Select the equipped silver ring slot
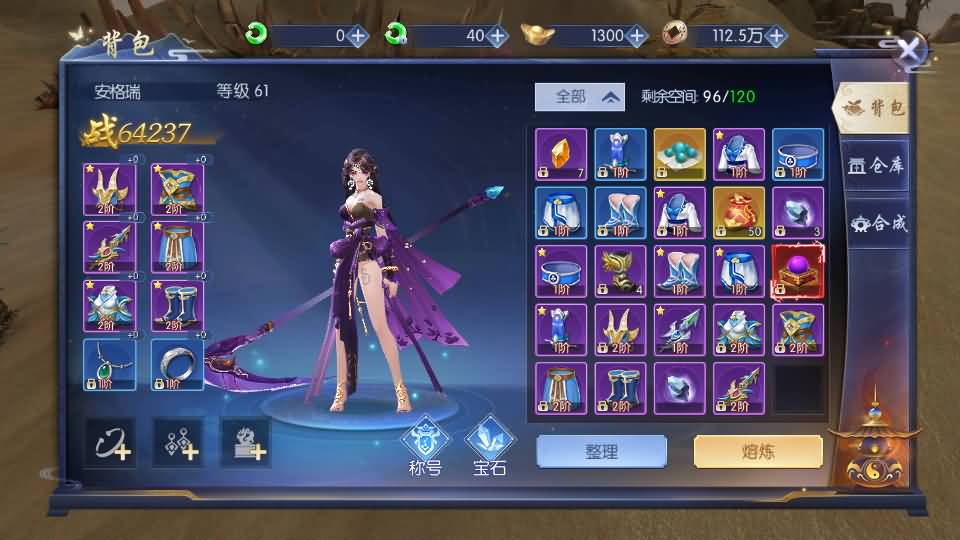This screenshot has width=960, height=540. tap(178, 365)
